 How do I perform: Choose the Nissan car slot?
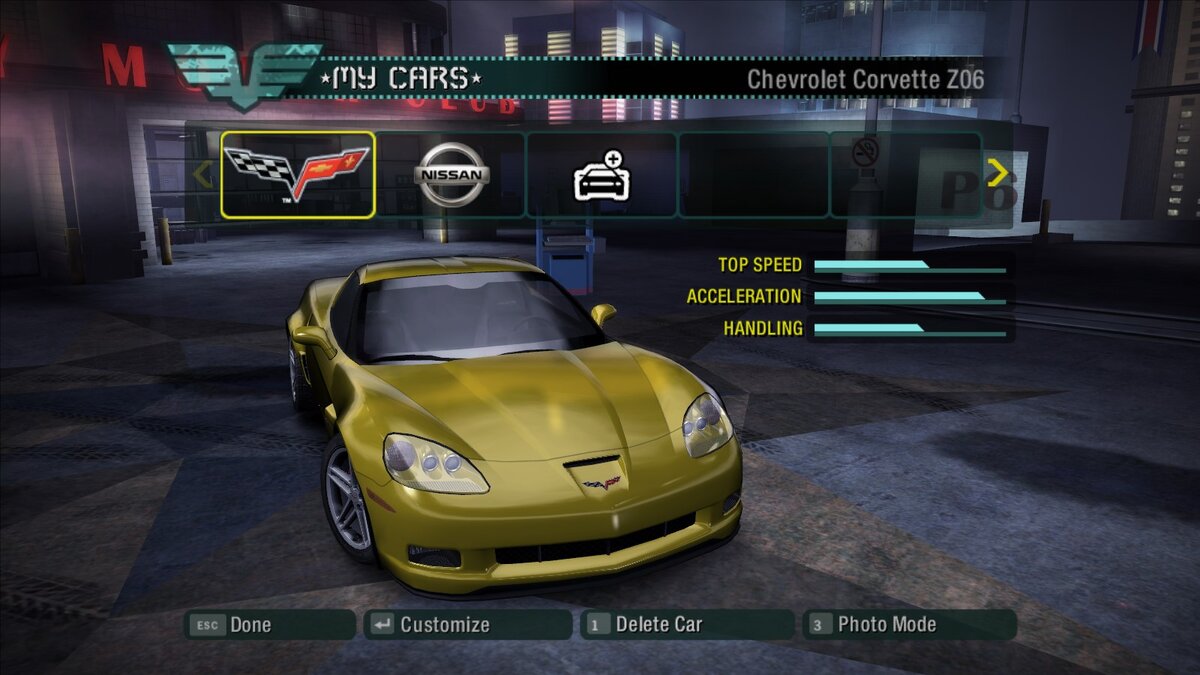click(451, 175)
